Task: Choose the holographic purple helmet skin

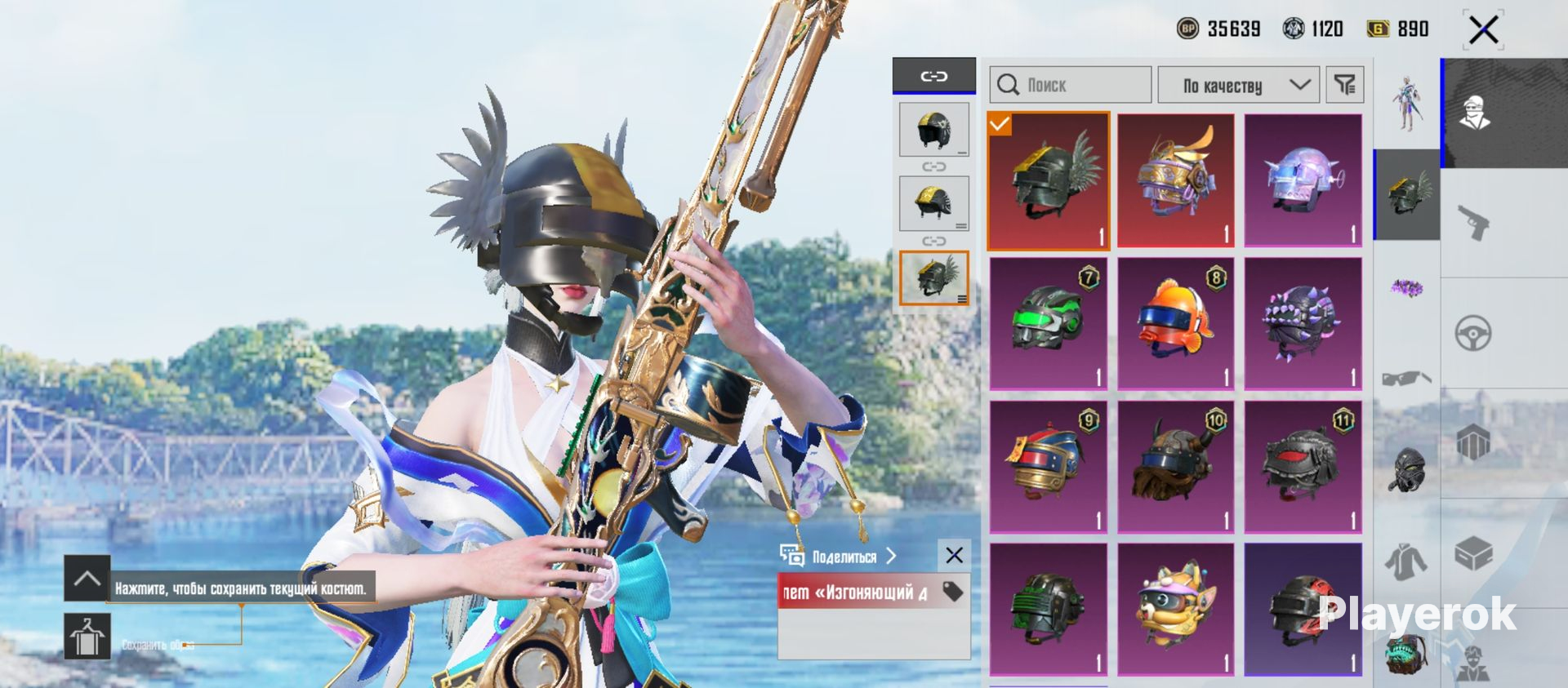Action: pyautogui.click(x=1303, y=180)
